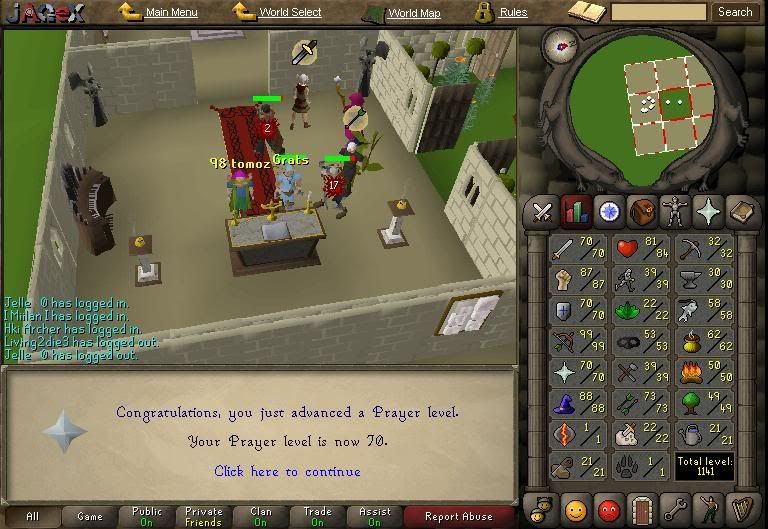Switch to the combat styles tab
Viewport: 768px width, 529px height.
[543, 212]
